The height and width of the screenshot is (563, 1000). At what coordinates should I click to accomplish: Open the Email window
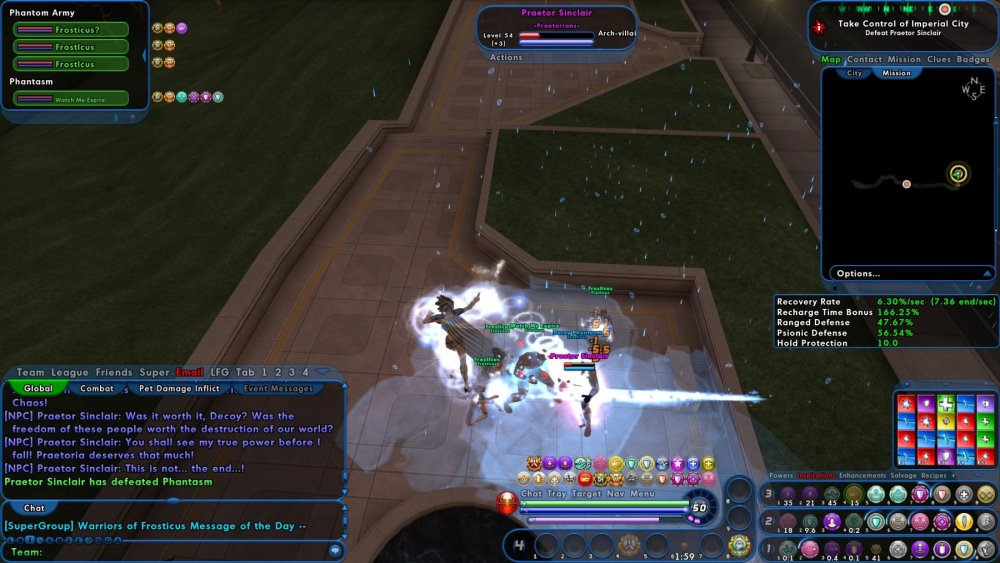pos(189,372)
